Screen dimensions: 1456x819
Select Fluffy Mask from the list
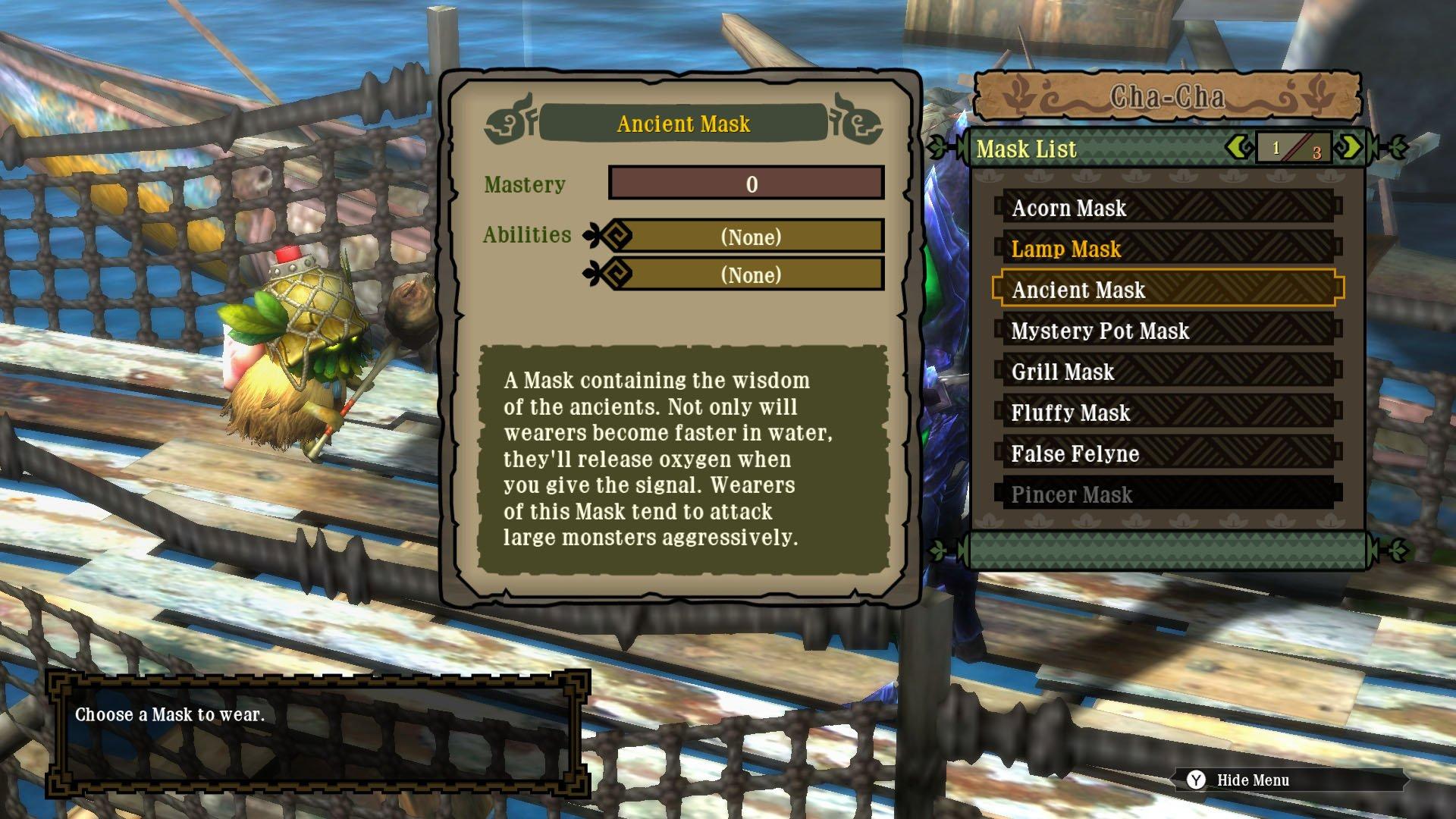1071,413
